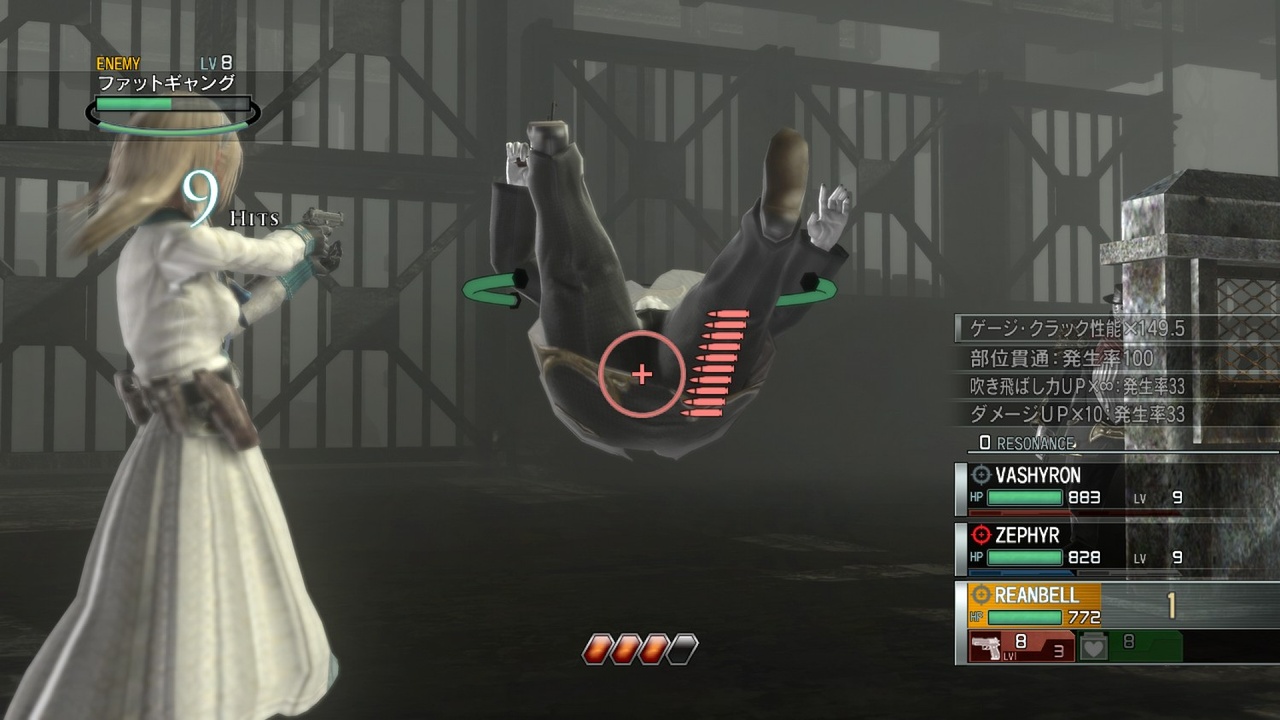Screen dimensions: 1280x720
Task: Click the aiming crosshair on the enemy
Action: pos(641,374)
